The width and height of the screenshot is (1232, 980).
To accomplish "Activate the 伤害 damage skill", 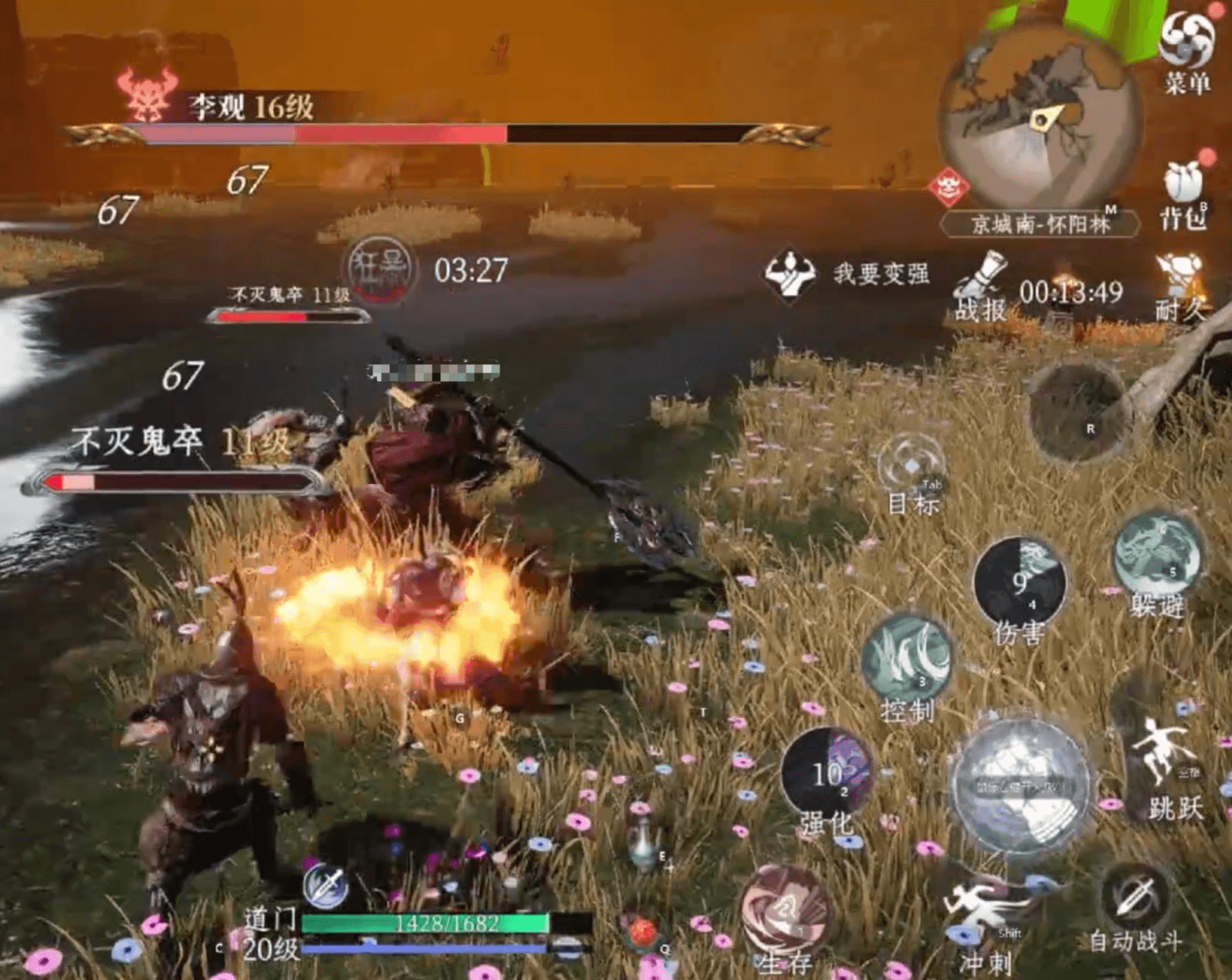I will 1020,582.
